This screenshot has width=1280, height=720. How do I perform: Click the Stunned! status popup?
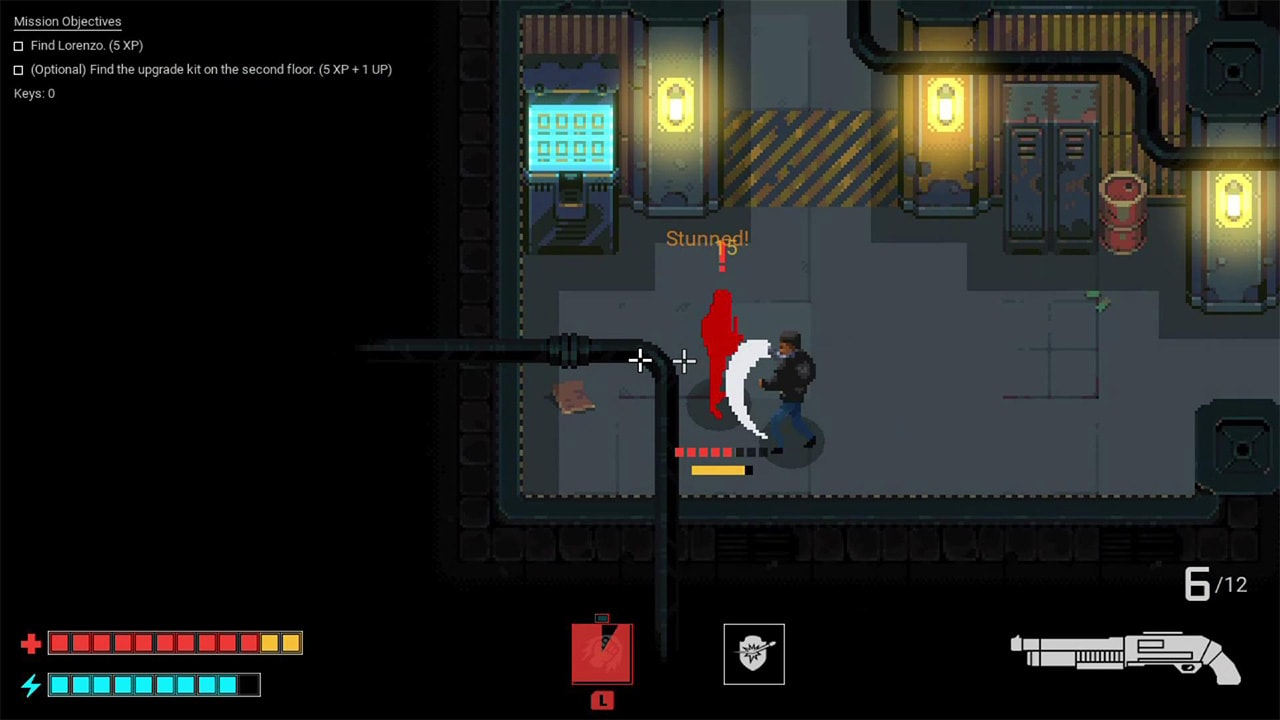707,238
